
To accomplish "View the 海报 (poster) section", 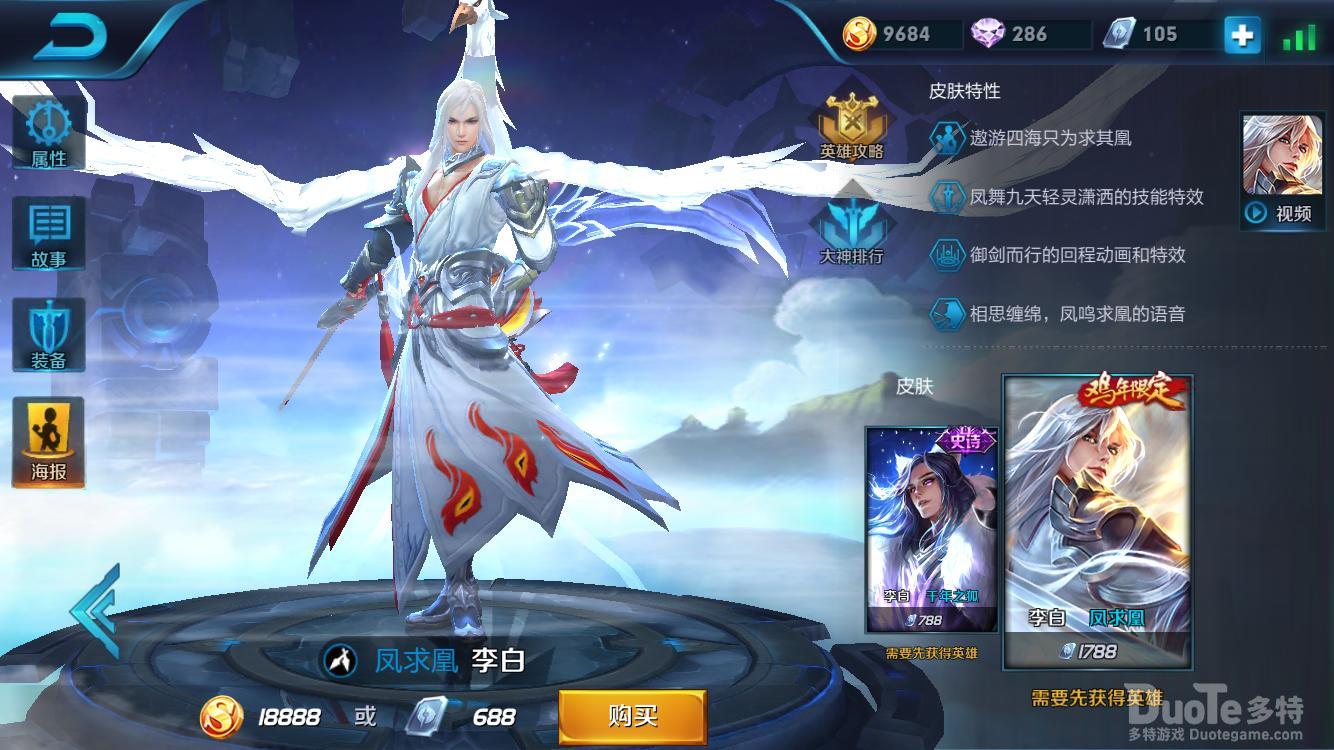I will [x=47, y=440].
